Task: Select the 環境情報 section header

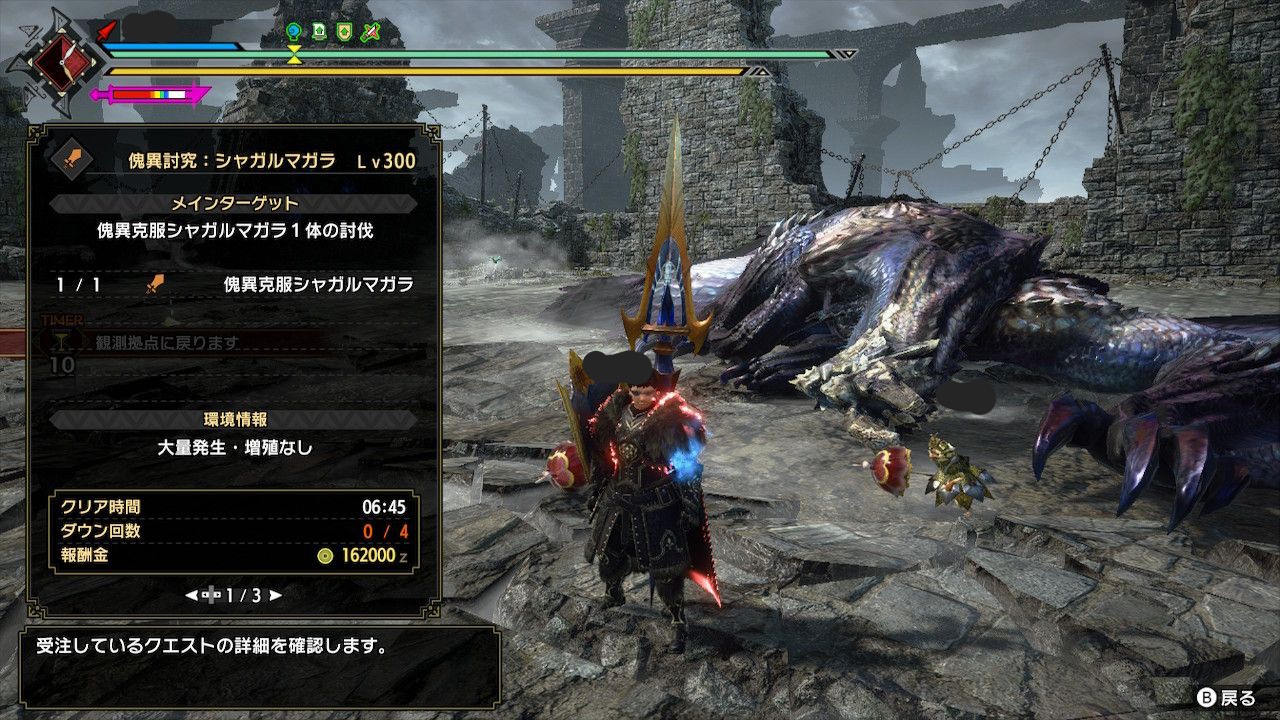Action: (234, 420)
